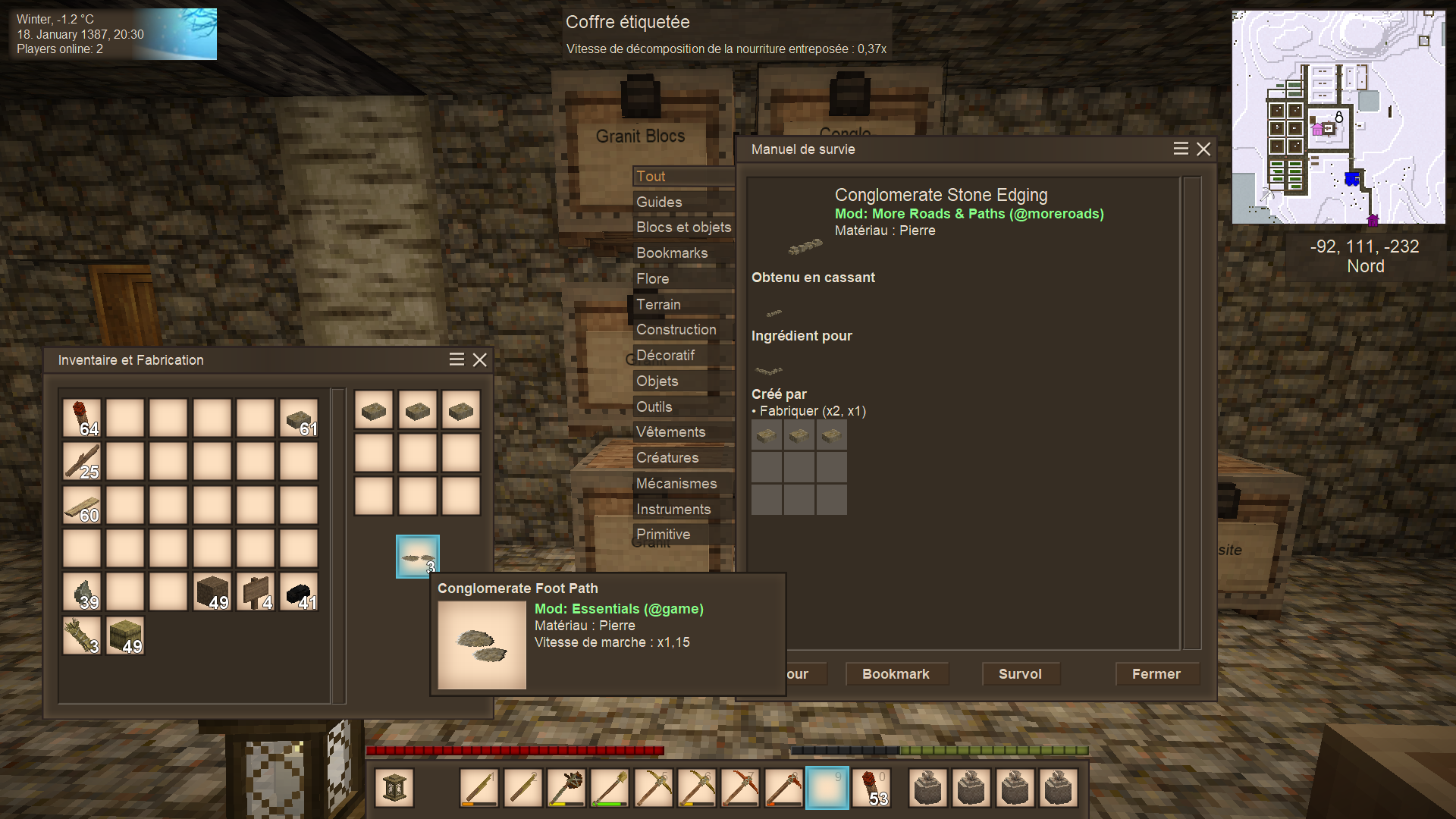Close the Inventaire et Fabrication window
The width and height of the screenshot is (1456, 819).
pyautogui.click(x=480, y=360)
